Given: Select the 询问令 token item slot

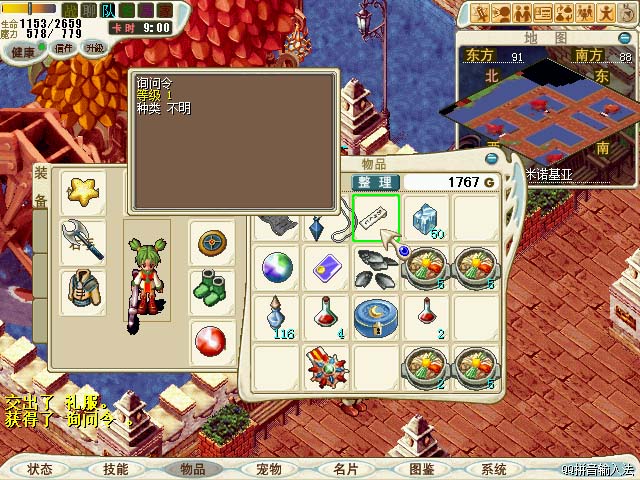Looking at the screenshot, I should point(376,218).
